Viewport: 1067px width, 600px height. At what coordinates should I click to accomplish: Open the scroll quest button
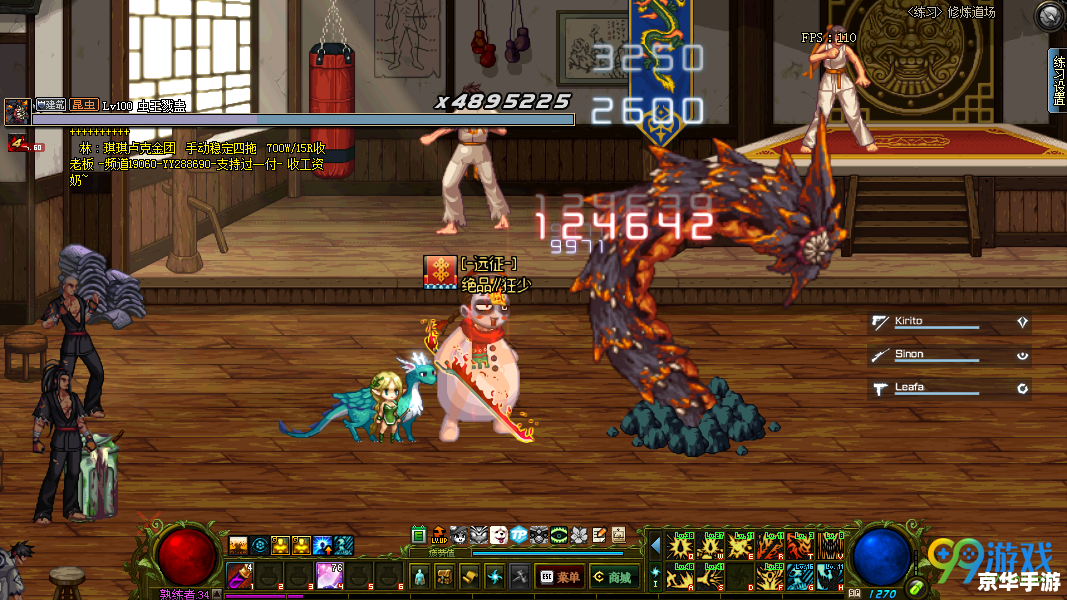469,576
